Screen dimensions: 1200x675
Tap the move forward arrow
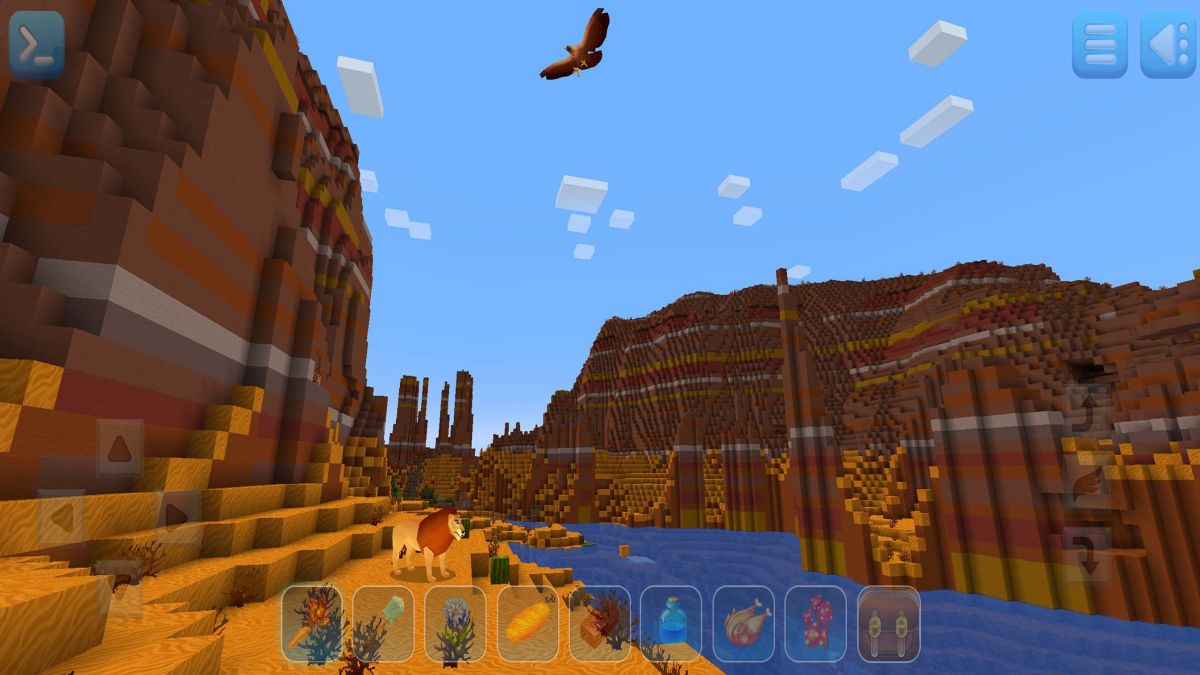click(119, 447)
